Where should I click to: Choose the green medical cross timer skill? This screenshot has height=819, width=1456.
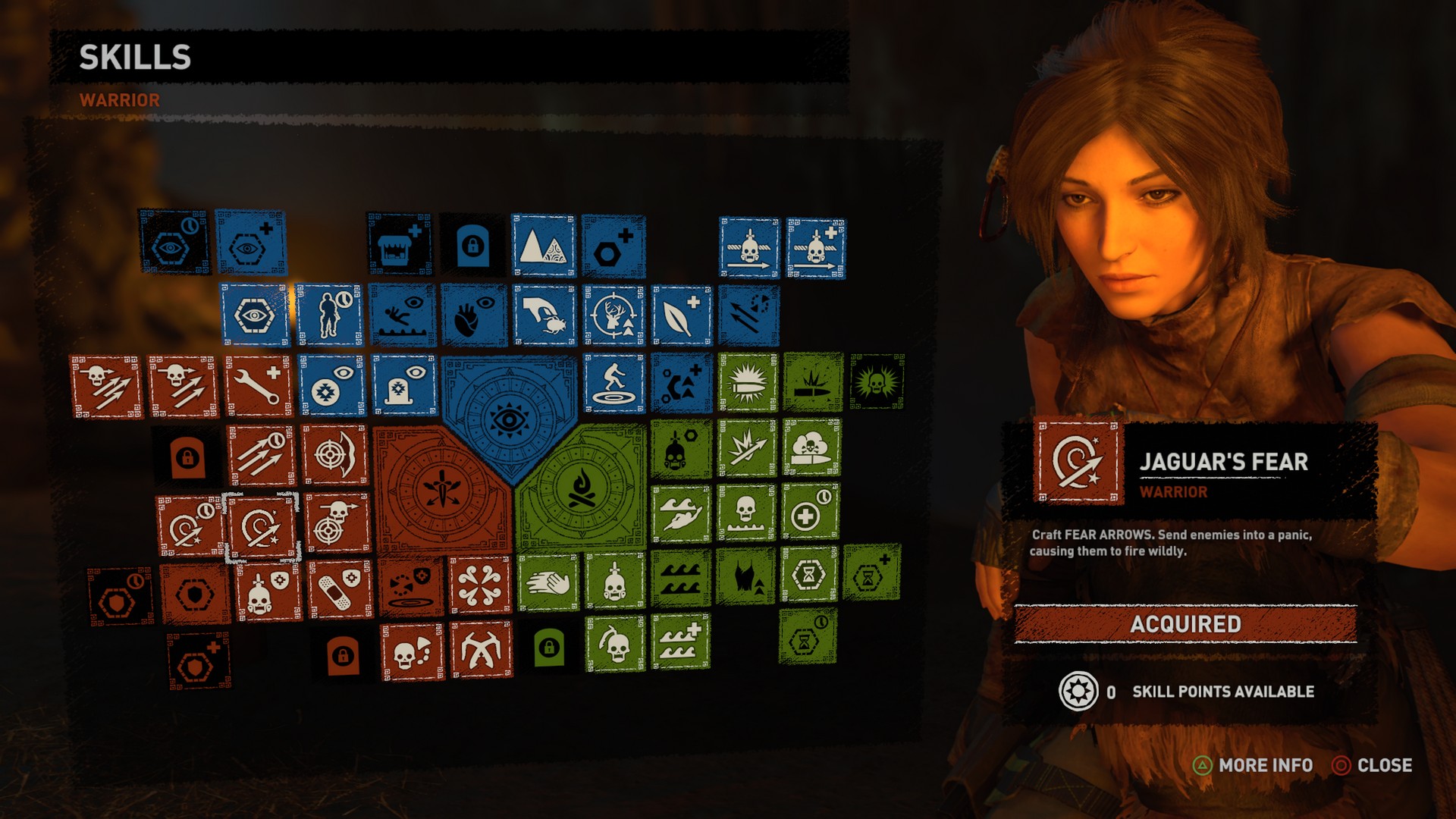click(x=810, y=513)
